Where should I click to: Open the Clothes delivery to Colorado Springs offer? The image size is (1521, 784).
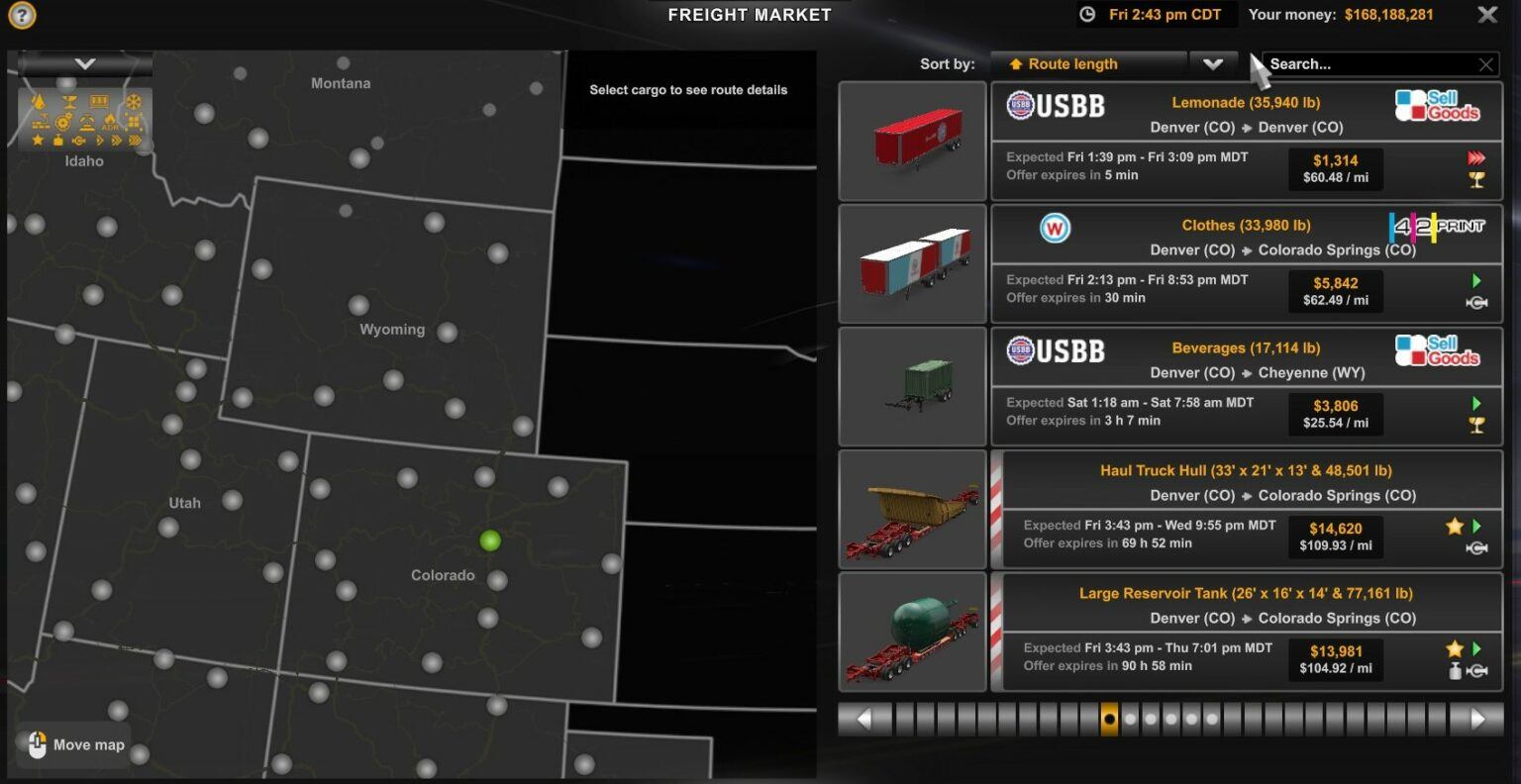point(1246,262)
